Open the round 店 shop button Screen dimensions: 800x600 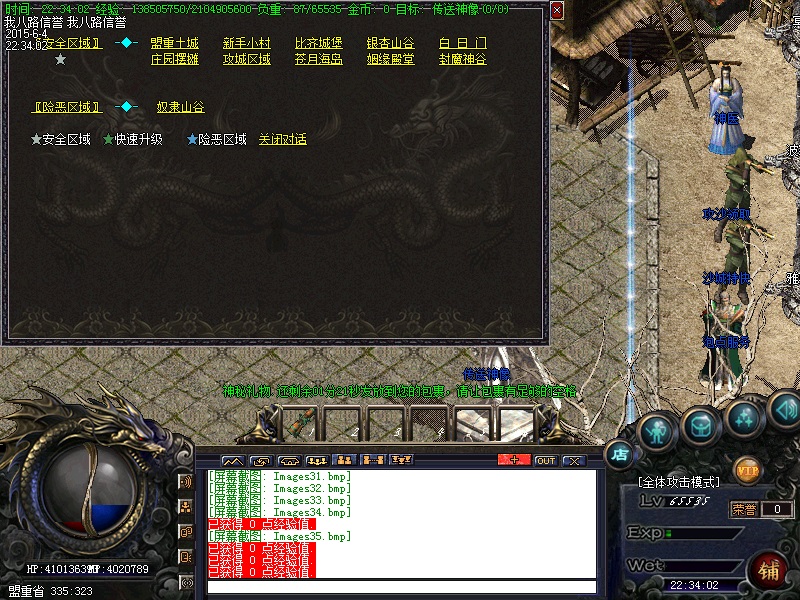tap(621, 455)
